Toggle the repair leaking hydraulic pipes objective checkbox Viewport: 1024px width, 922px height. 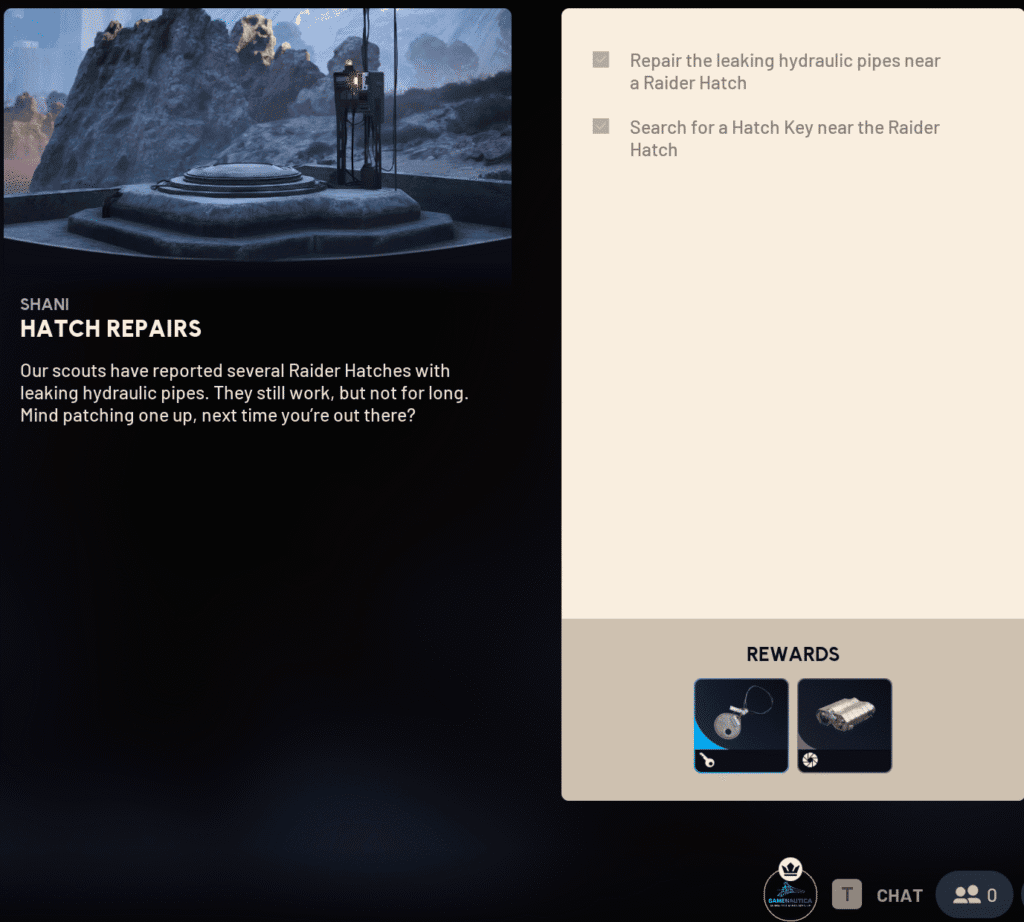(601, 60)
